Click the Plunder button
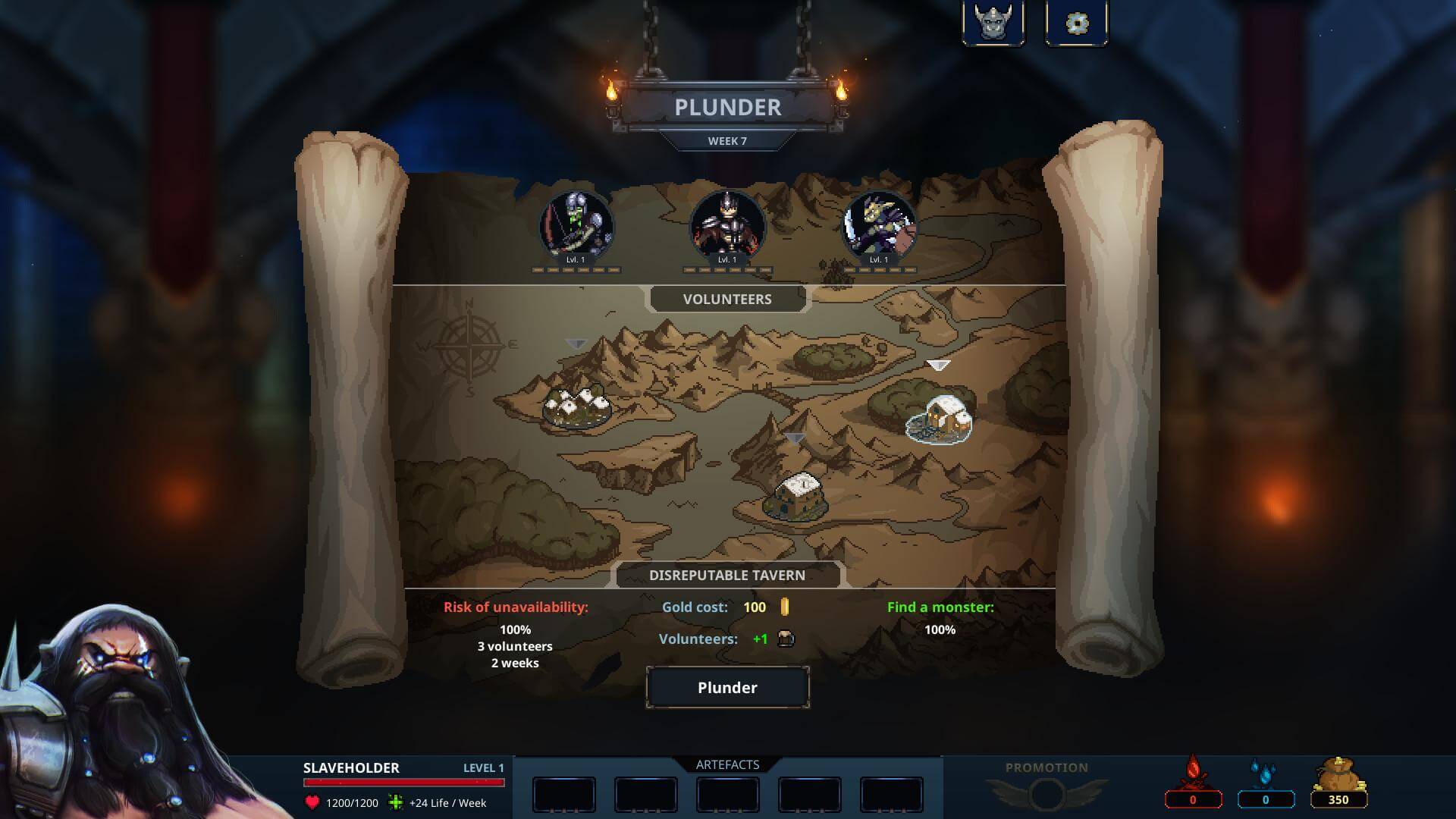 click(727, 688)
